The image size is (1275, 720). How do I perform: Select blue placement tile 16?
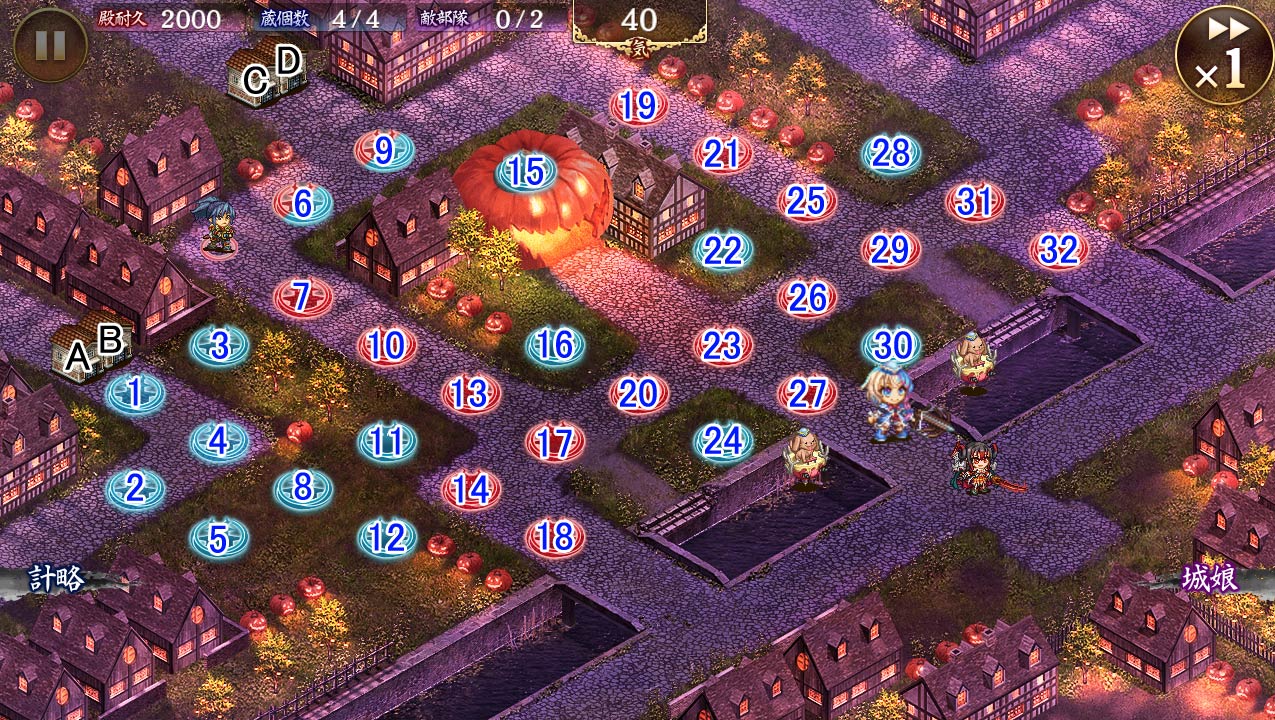click(555, 346)
